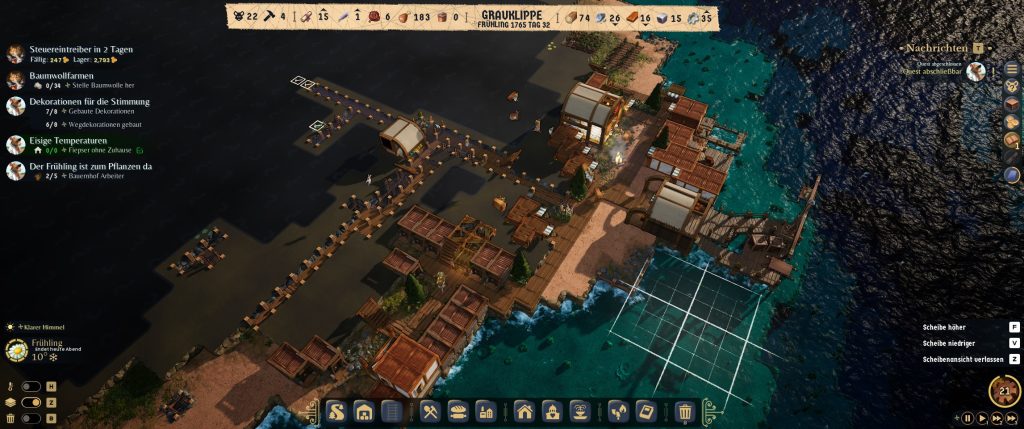
Task: Open the road building tool
Action: (x=338, y=411)
